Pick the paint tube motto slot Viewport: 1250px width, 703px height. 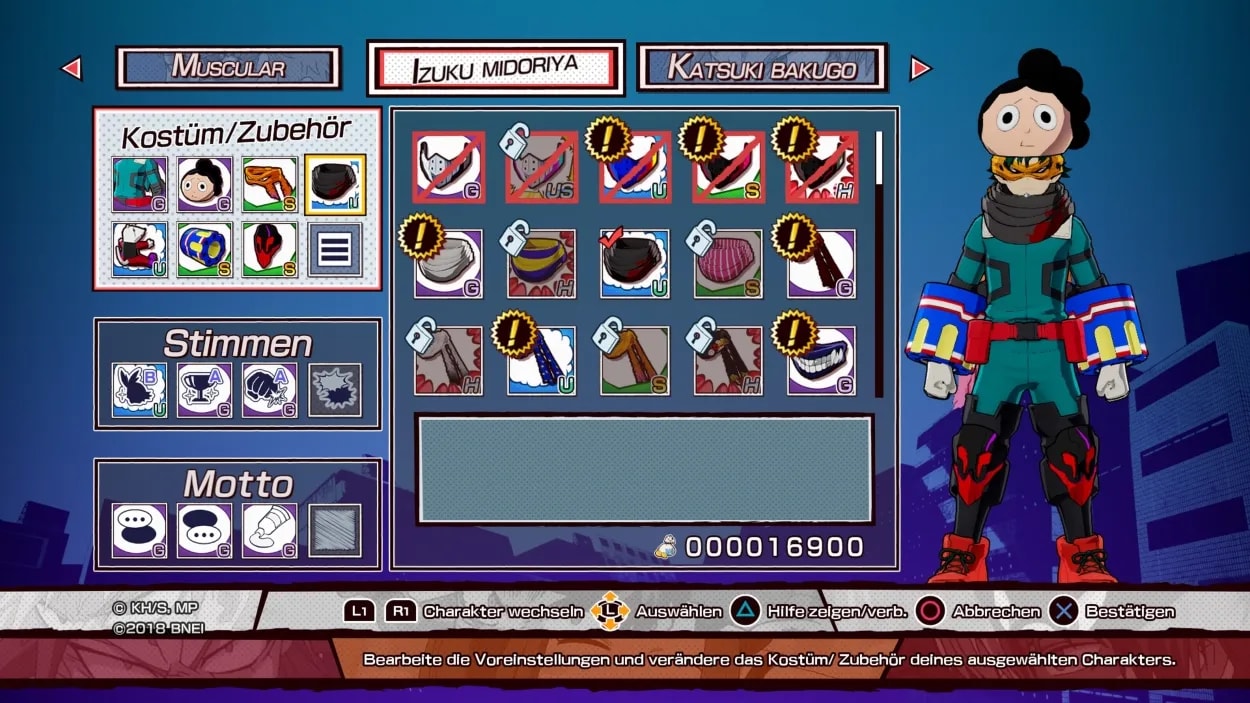[270, 530]
